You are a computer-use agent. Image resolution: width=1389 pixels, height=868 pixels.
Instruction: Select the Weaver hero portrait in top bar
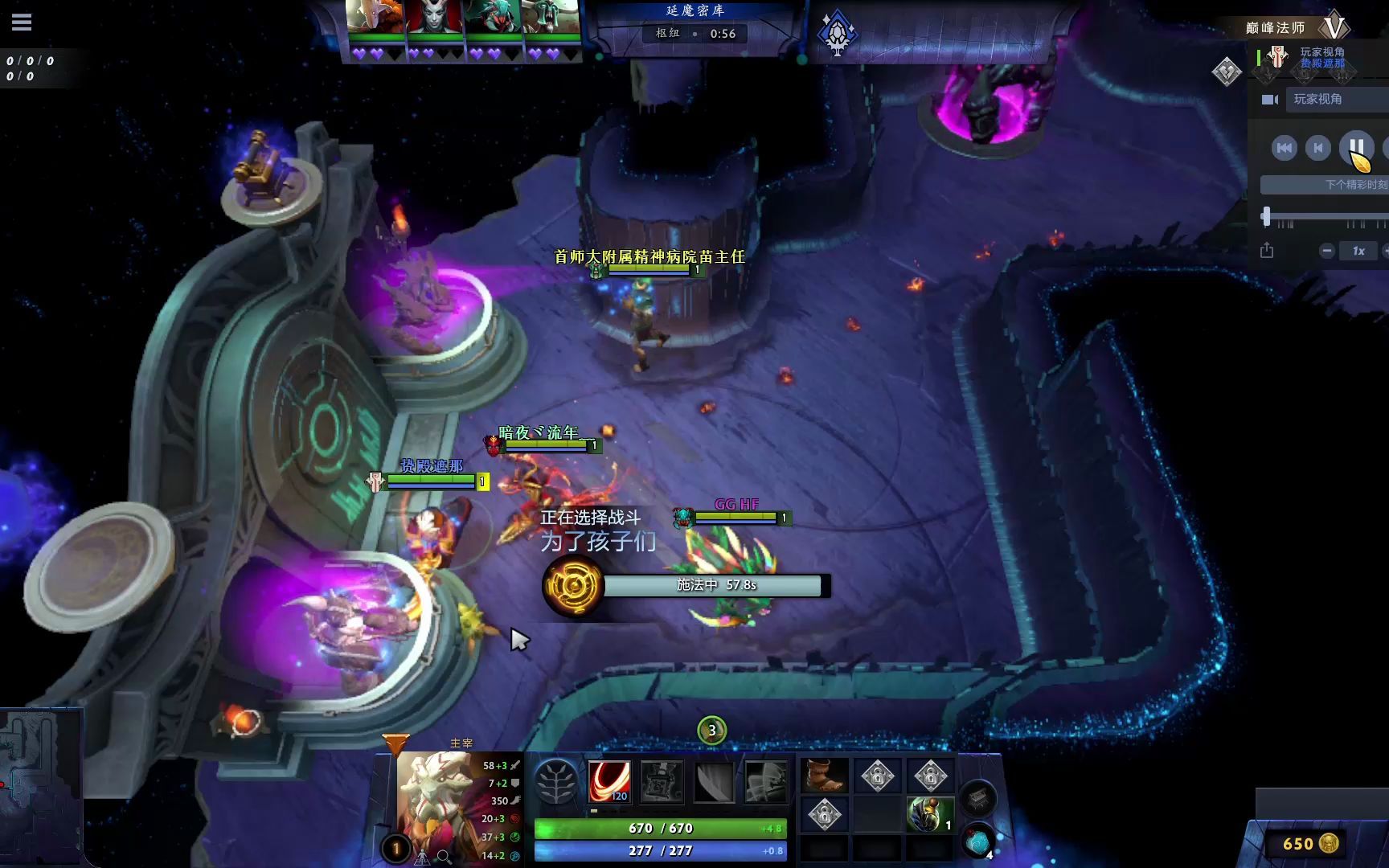(493, 16)
